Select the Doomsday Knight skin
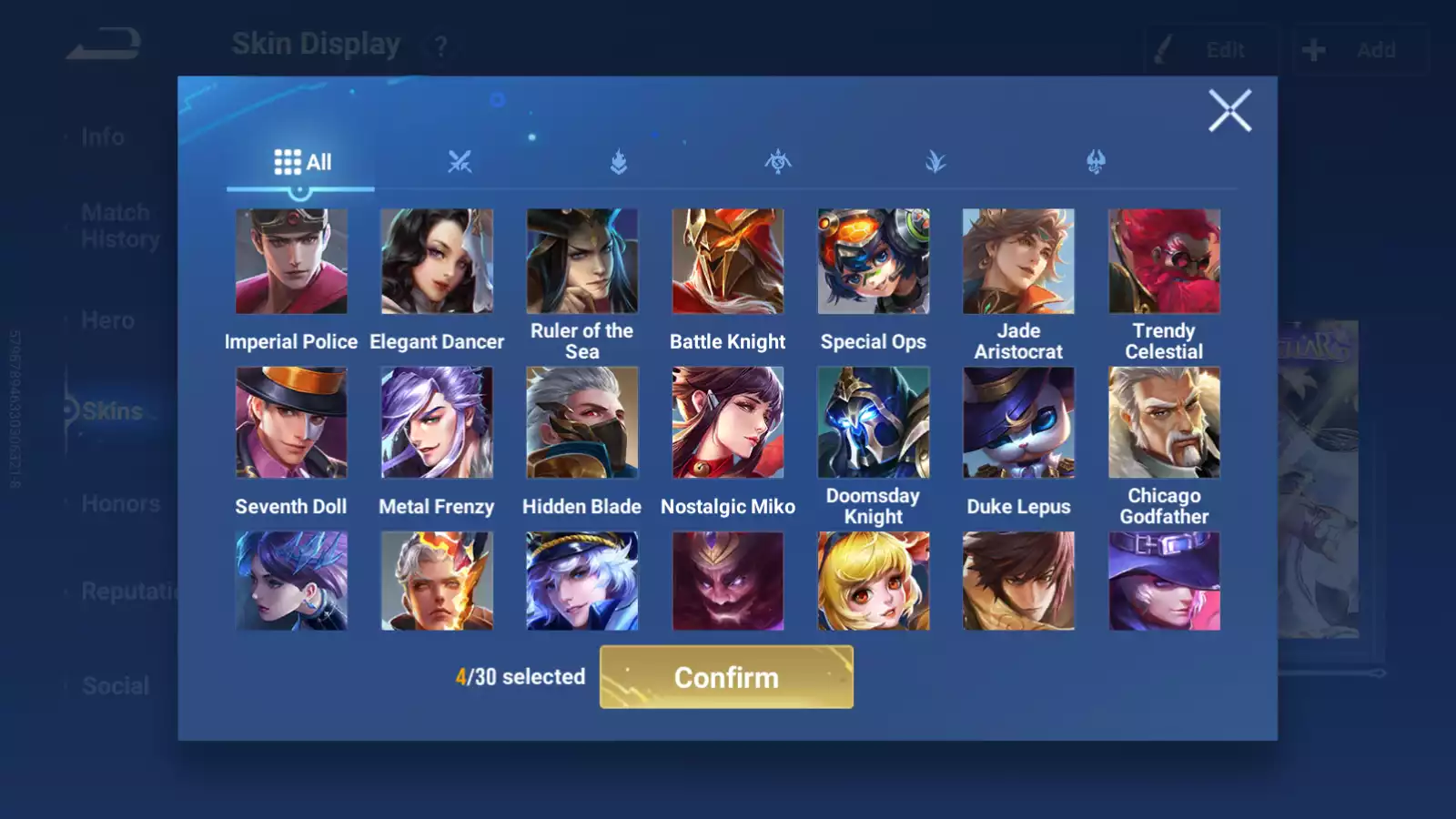 pyautogui.click(x=874, y=422)
